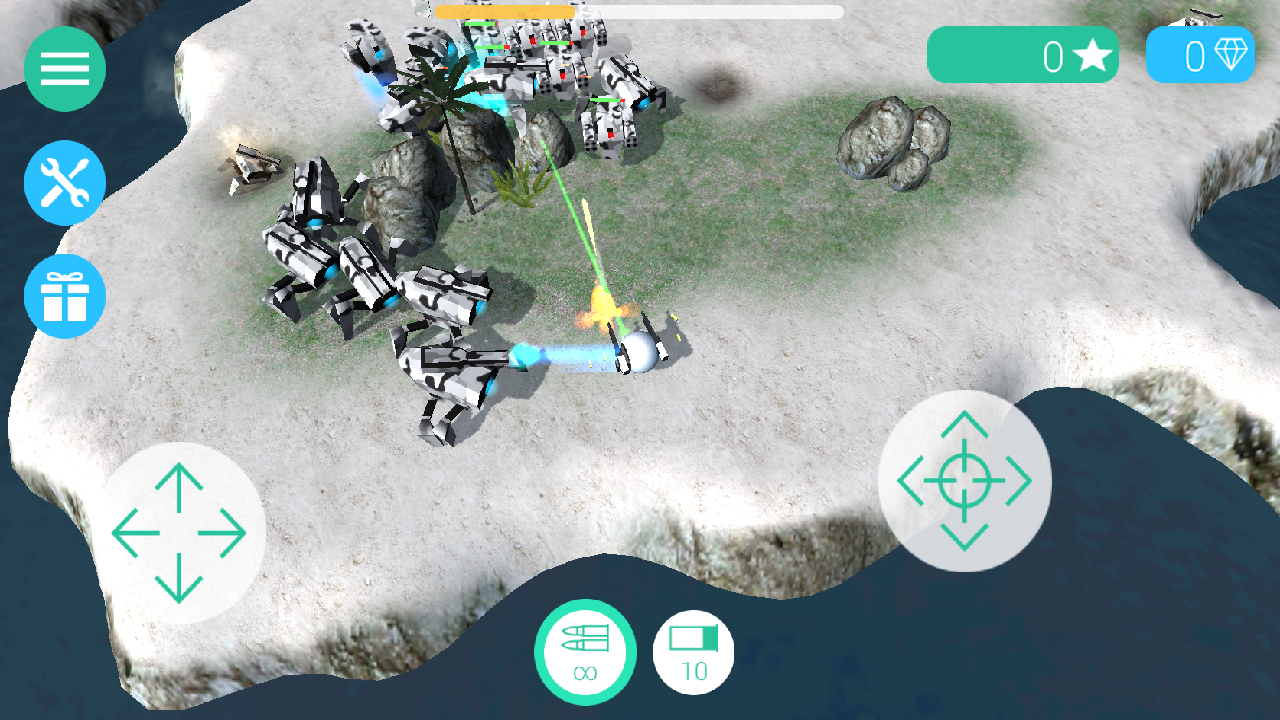Image resolution: width=1280 pixels, height=720 pixels.
Task: Select the infinite bullets weapon
Action: [585, 652]
